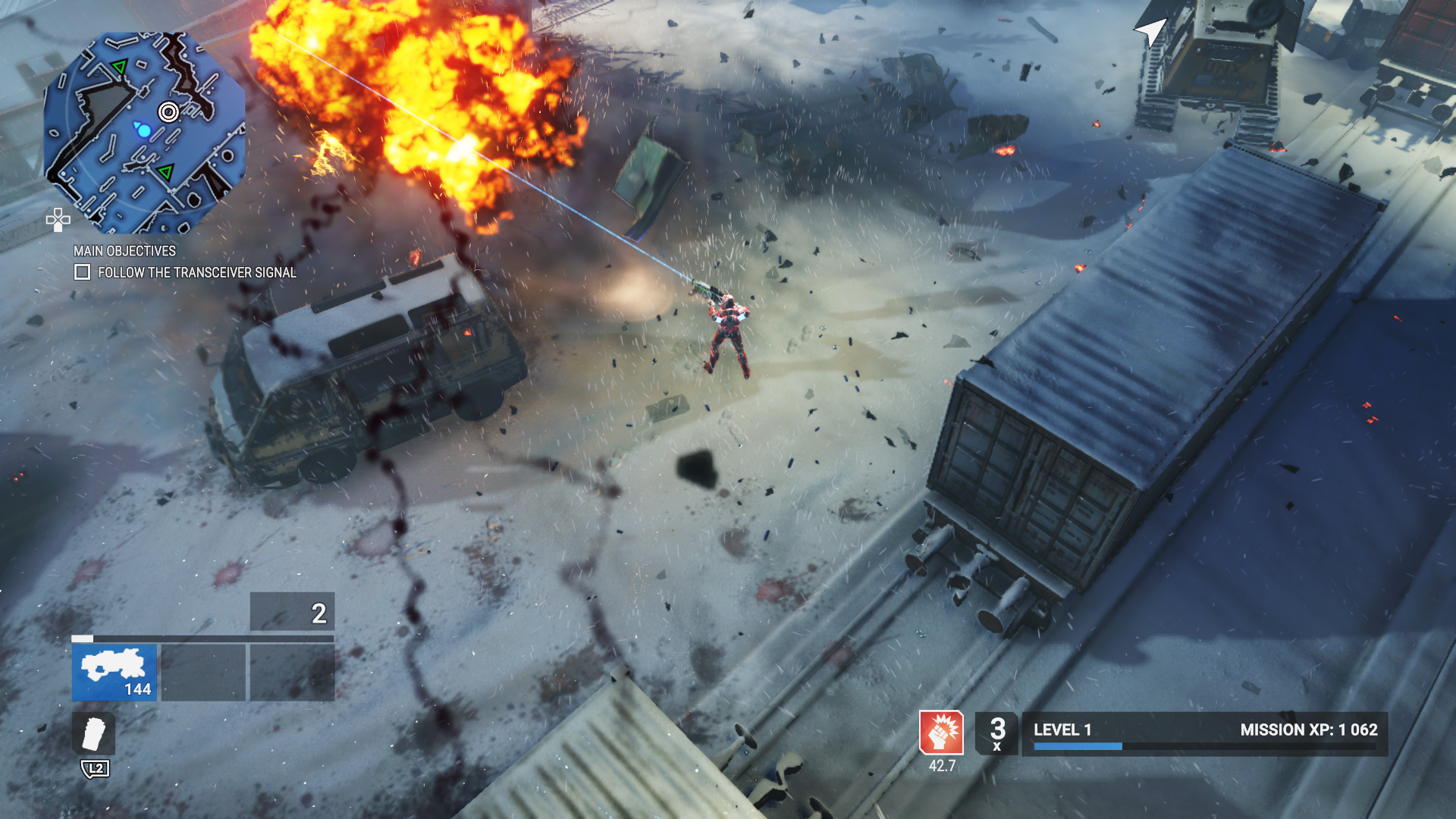
Task: Select the white target marker on minimap
Action: [x=168, y=112]
